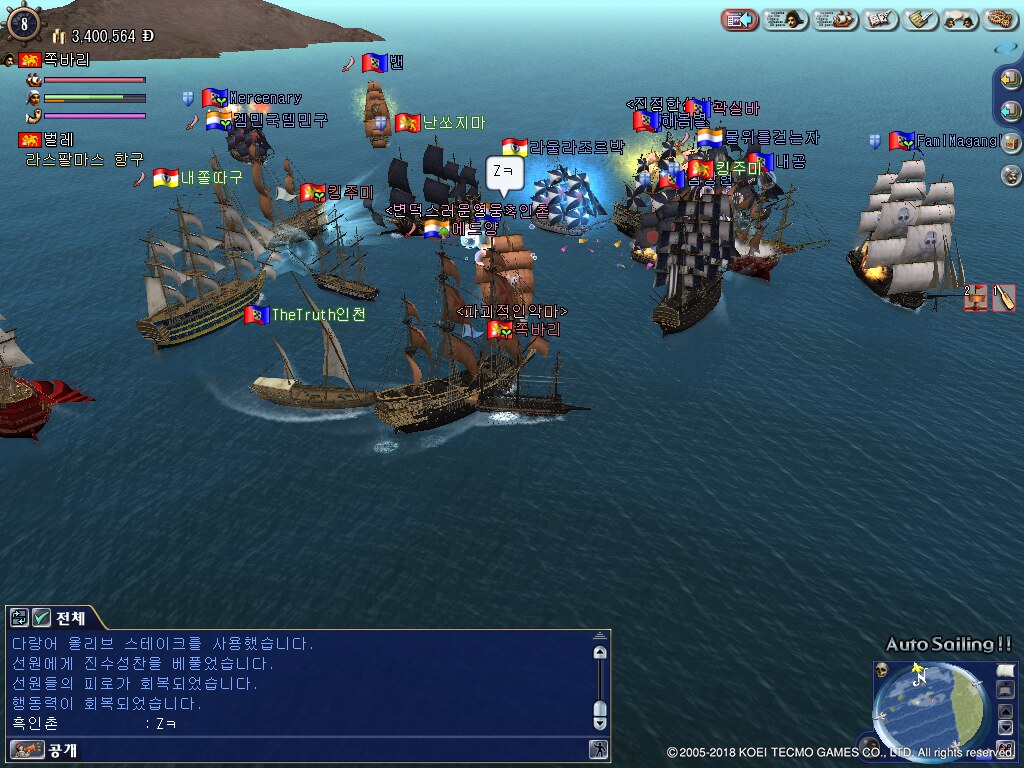Click the sailor face round icon
This screenshot has height=768, width=1024.
coord(1011,175)
